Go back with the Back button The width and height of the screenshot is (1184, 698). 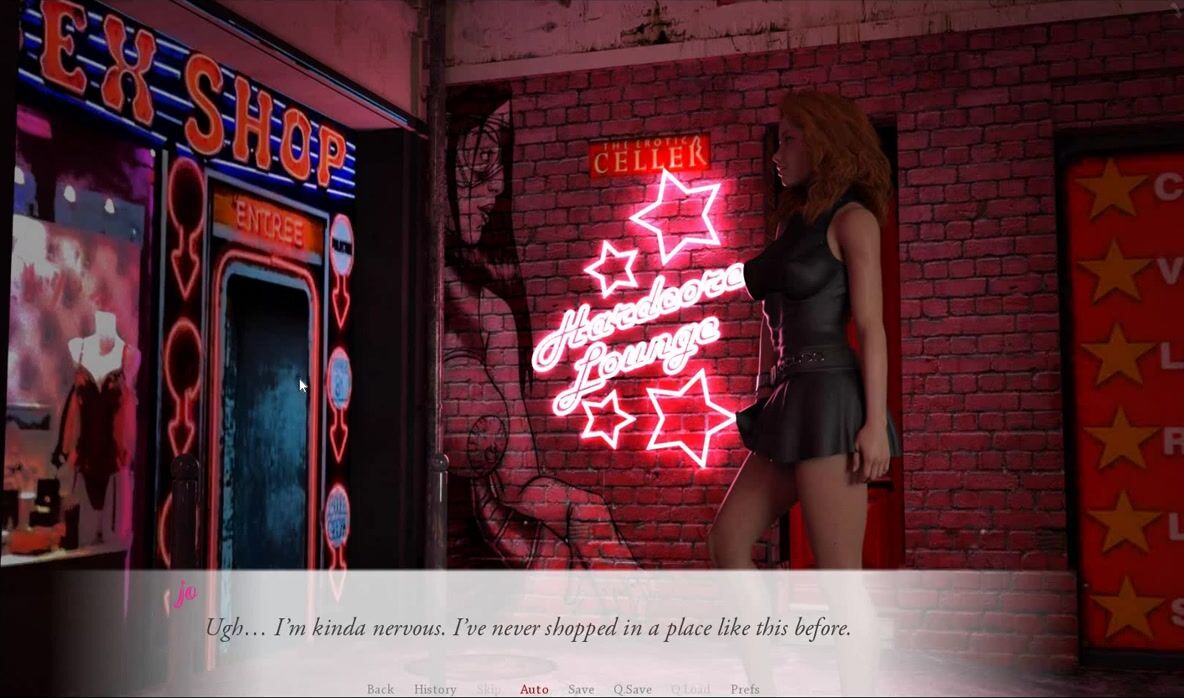[x=380, y=689]
